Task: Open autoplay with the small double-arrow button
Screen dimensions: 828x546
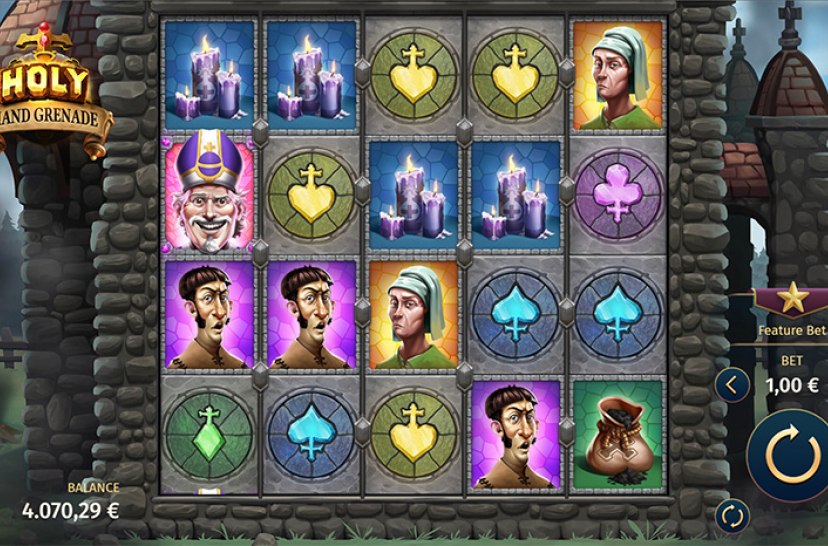Action: tap(732, 516)
